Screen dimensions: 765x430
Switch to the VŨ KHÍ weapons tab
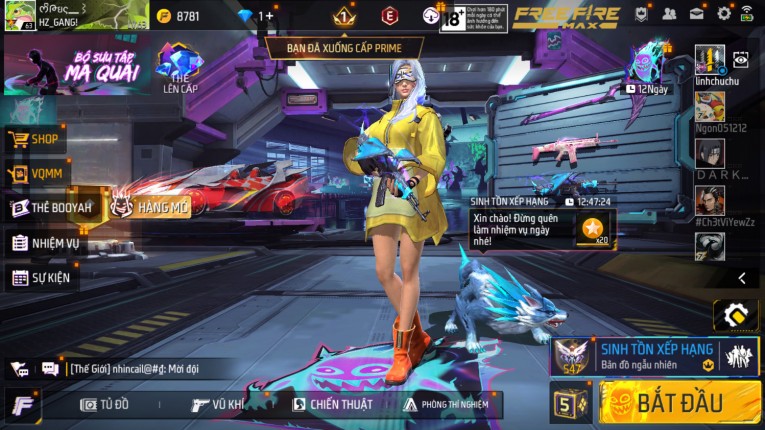218,404
